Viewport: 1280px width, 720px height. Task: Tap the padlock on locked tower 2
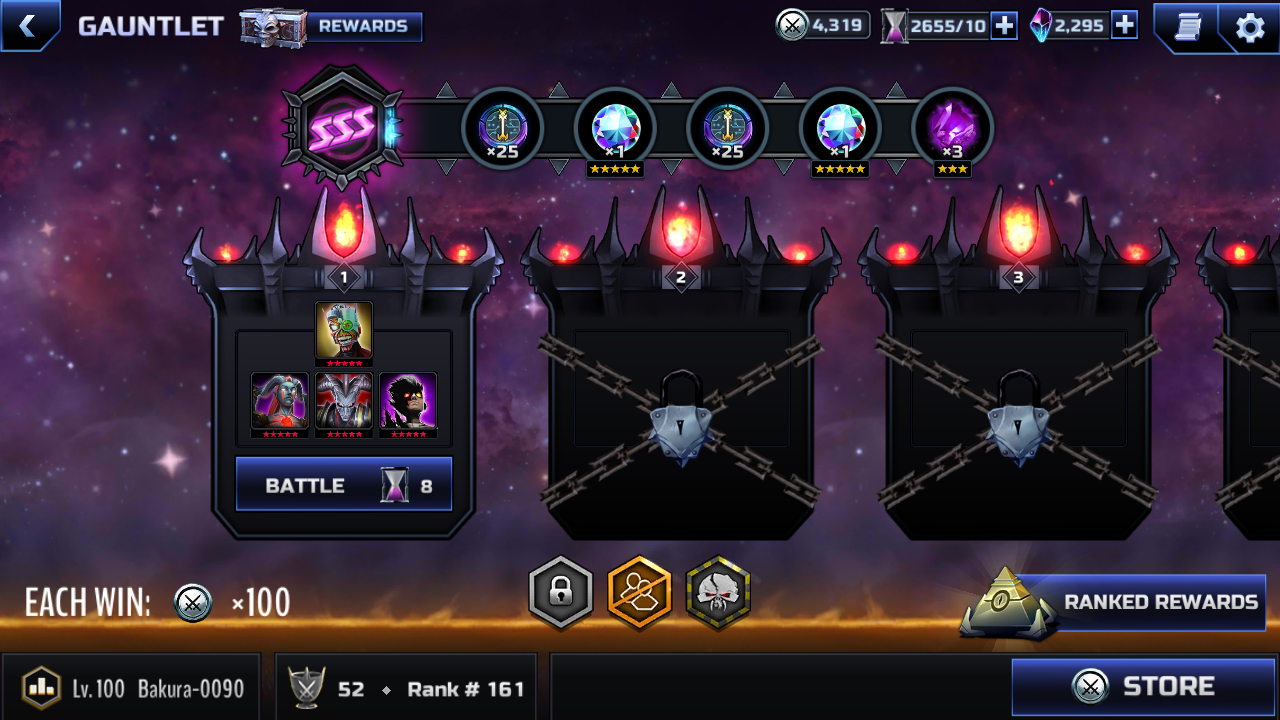681,415
